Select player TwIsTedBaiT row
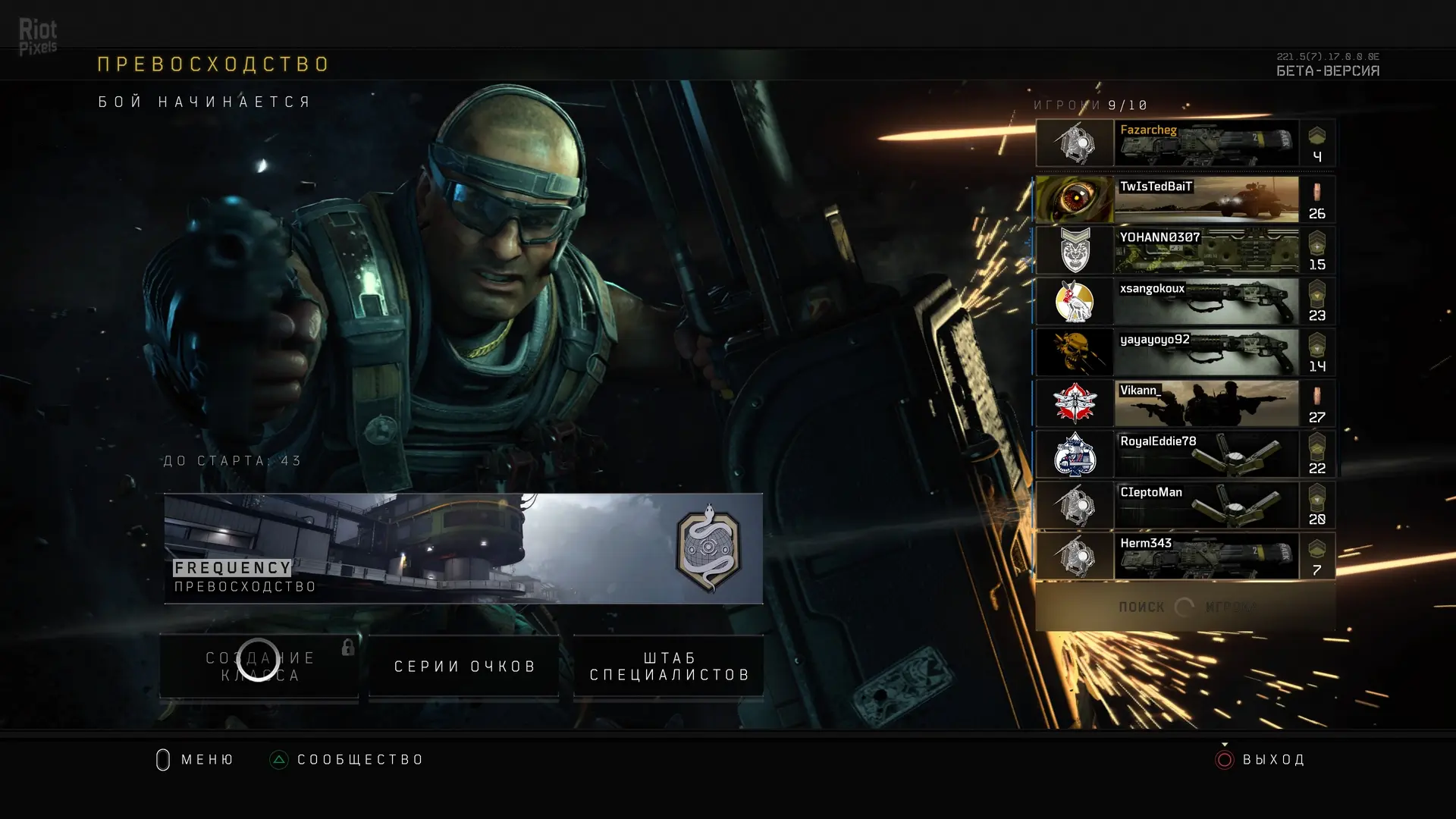The width and height of the screenshot is (1456, 819). 1185,199
